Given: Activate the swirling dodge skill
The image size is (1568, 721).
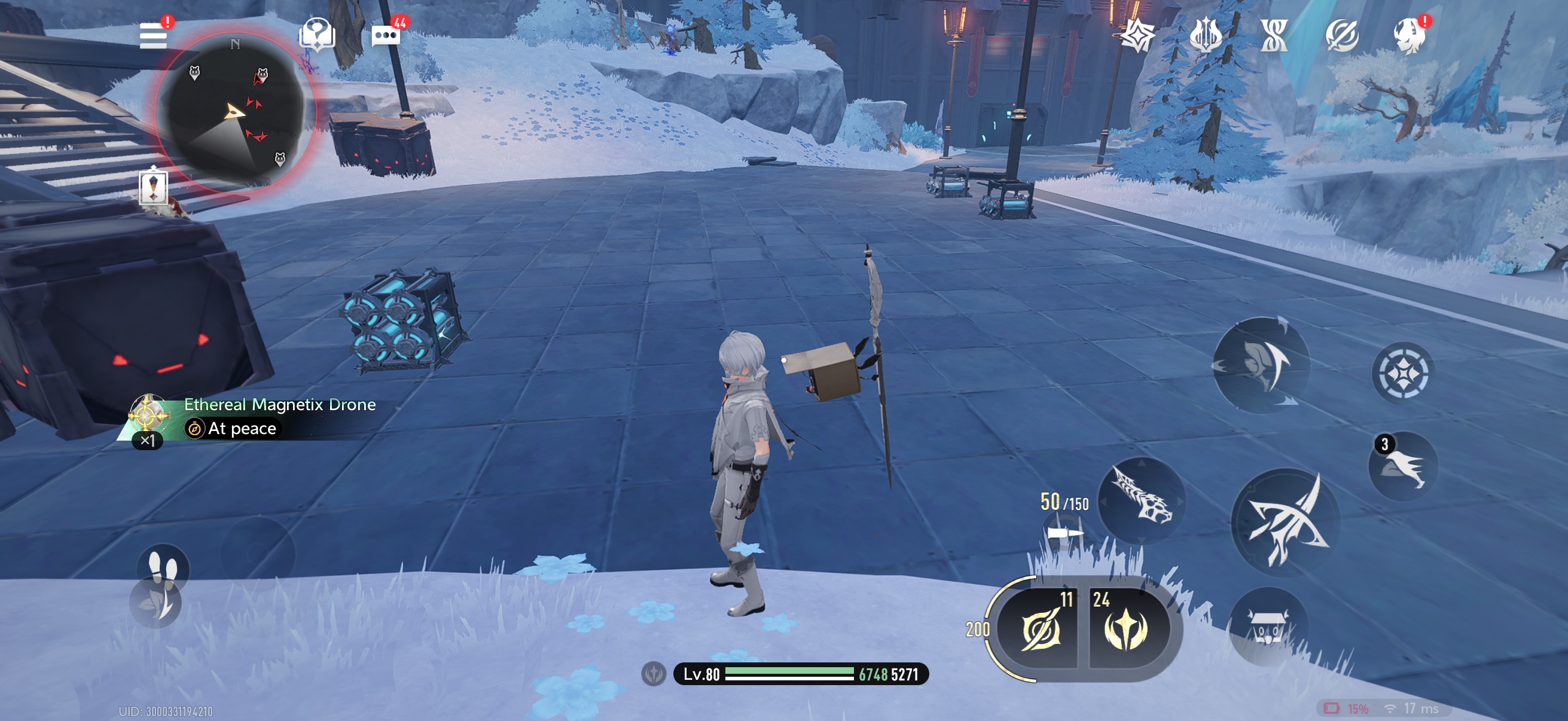Looking at the screenshot, I should 1261,365.
